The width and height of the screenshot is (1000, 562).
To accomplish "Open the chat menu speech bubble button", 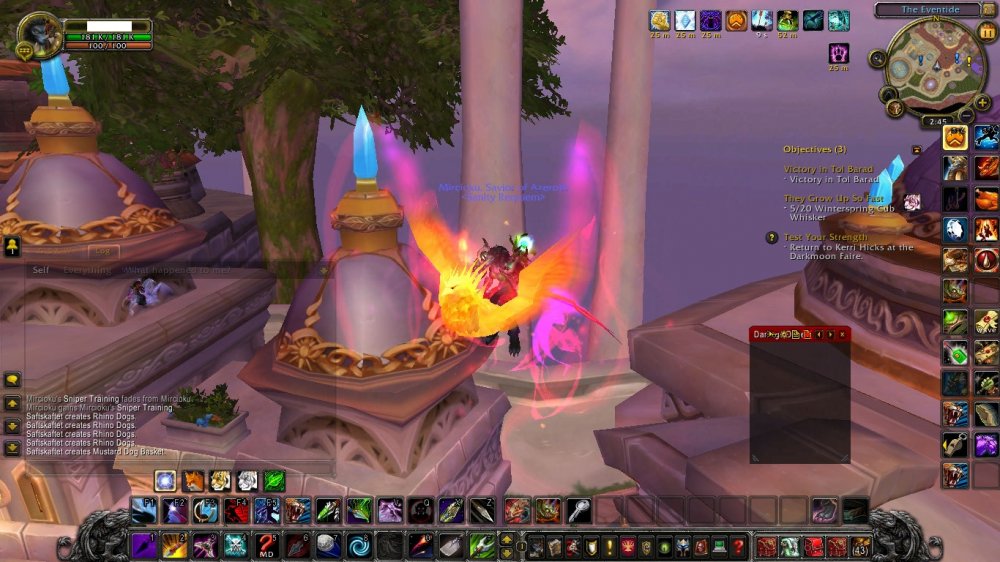I will click(12, 380).
